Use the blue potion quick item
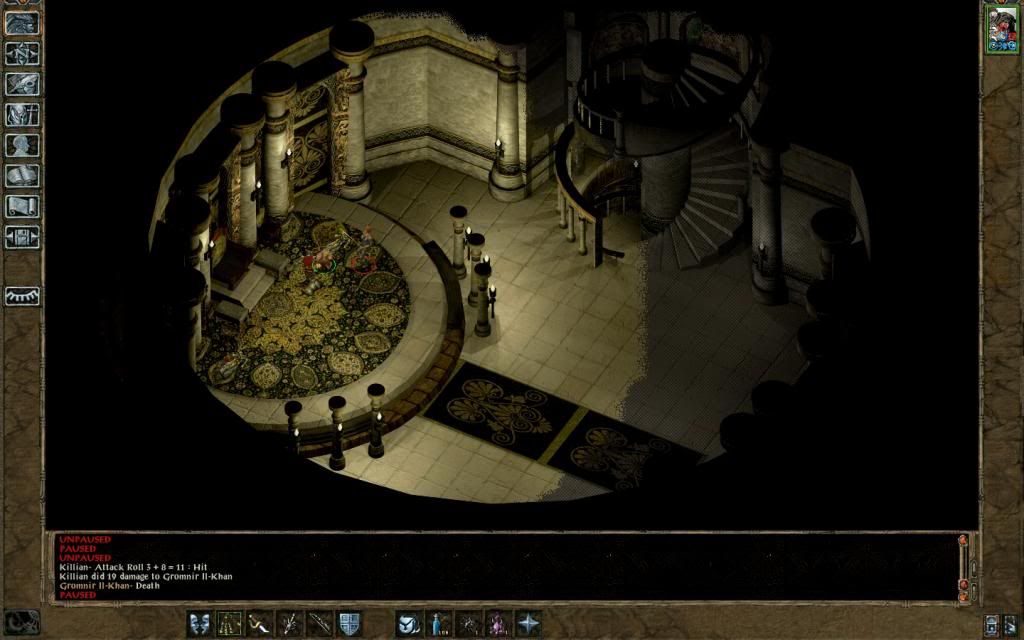The height and width of the screenshot is (640, 1024). (x=439, y=623)
